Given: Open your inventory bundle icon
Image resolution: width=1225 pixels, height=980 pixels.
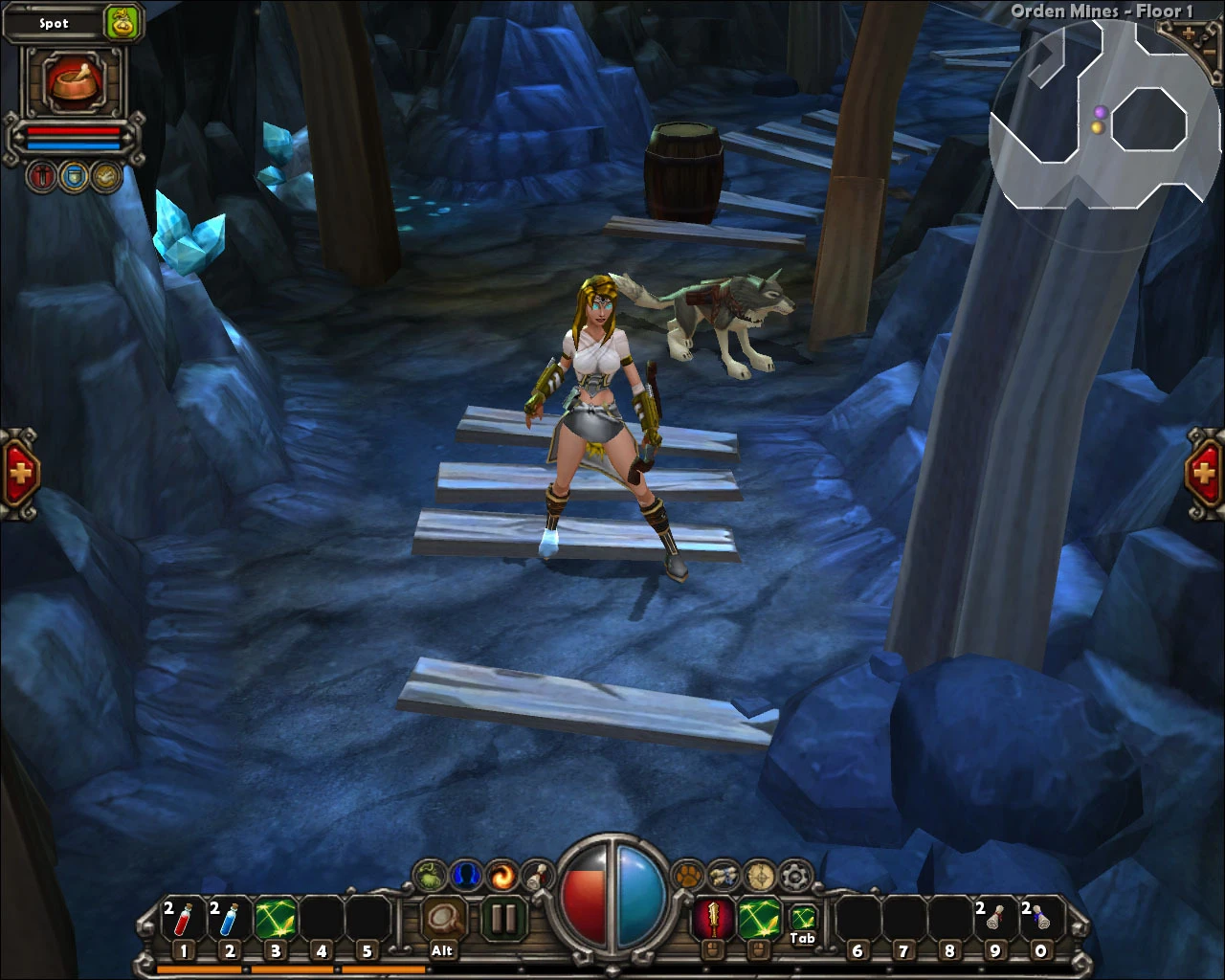Looking at the screenshot, I should point(723,876).
